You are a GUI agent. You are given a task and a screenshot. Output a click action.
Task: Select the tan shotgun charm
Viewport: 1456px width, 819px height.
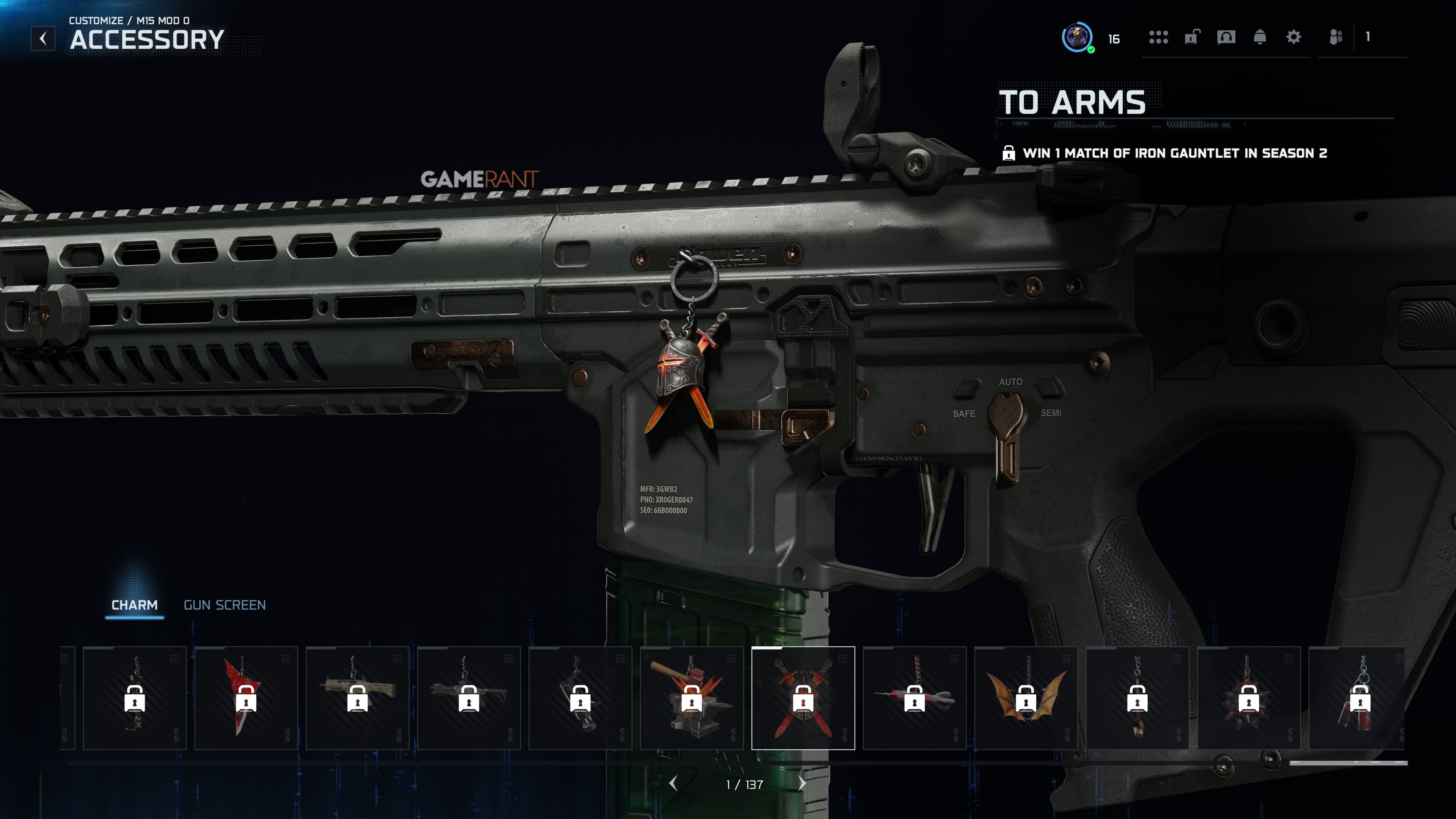(357, 698)
